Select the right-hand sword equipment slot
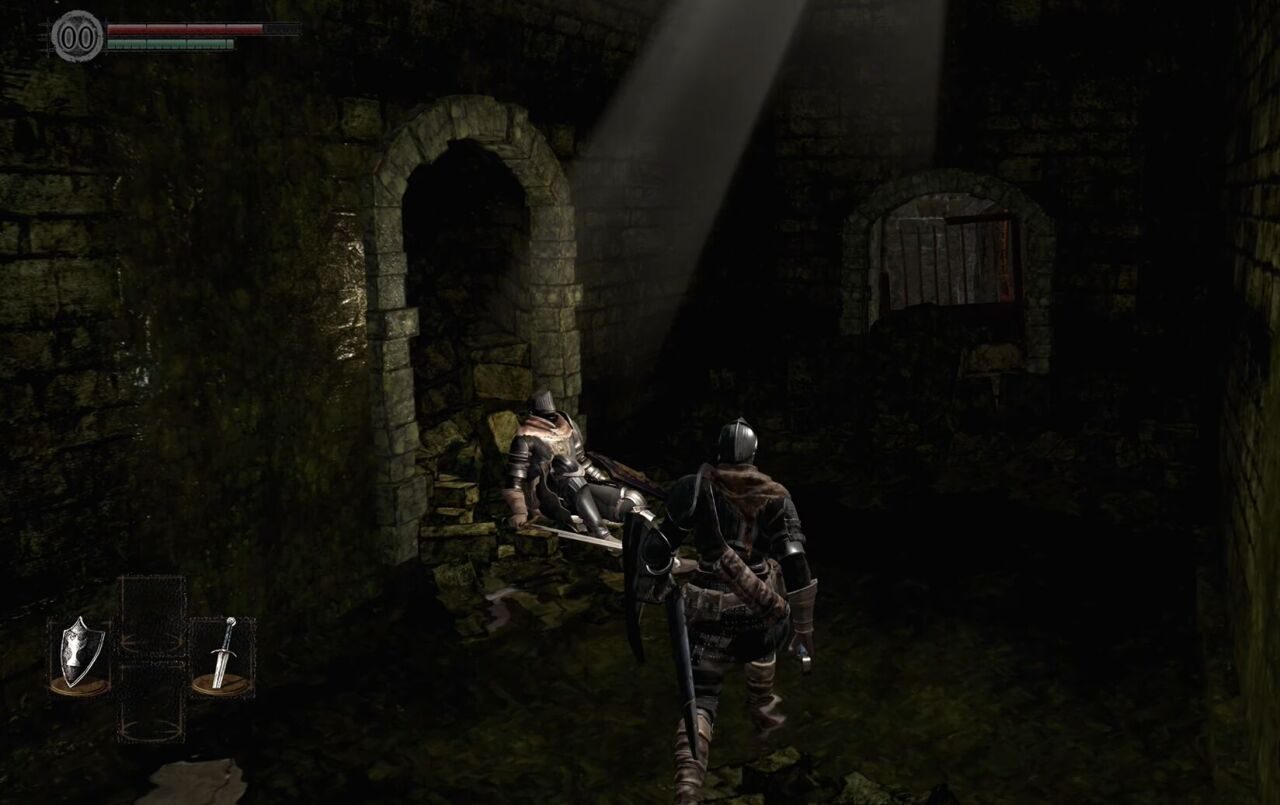 click(222, 655)
